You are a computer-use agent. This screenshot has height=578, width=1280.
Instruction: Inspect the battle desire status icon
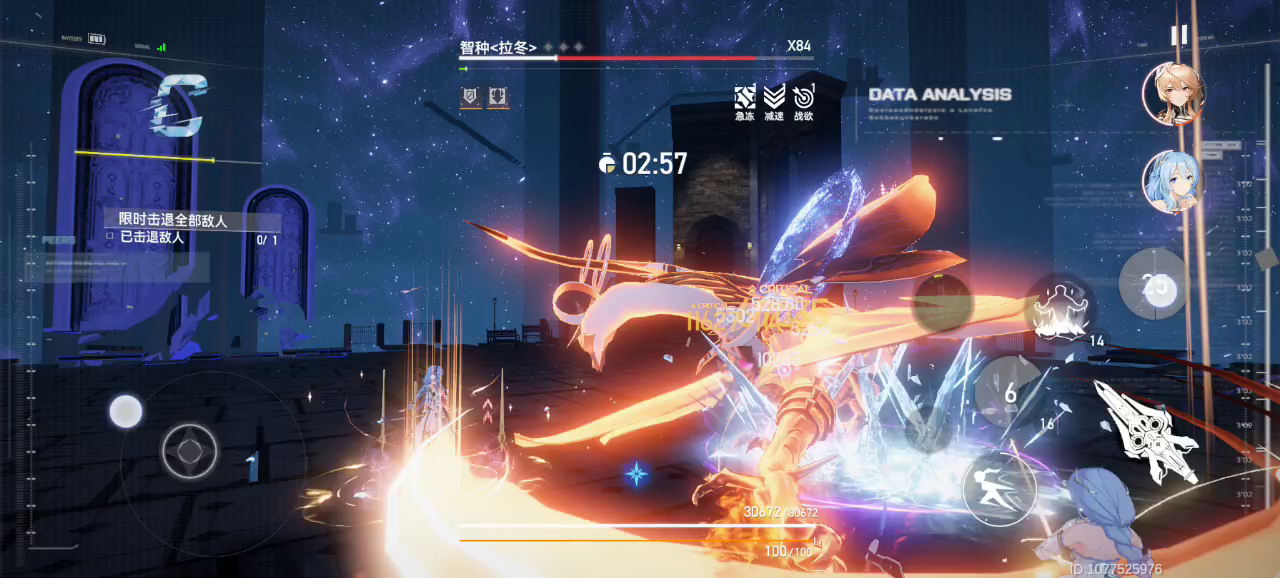(803, 97)
